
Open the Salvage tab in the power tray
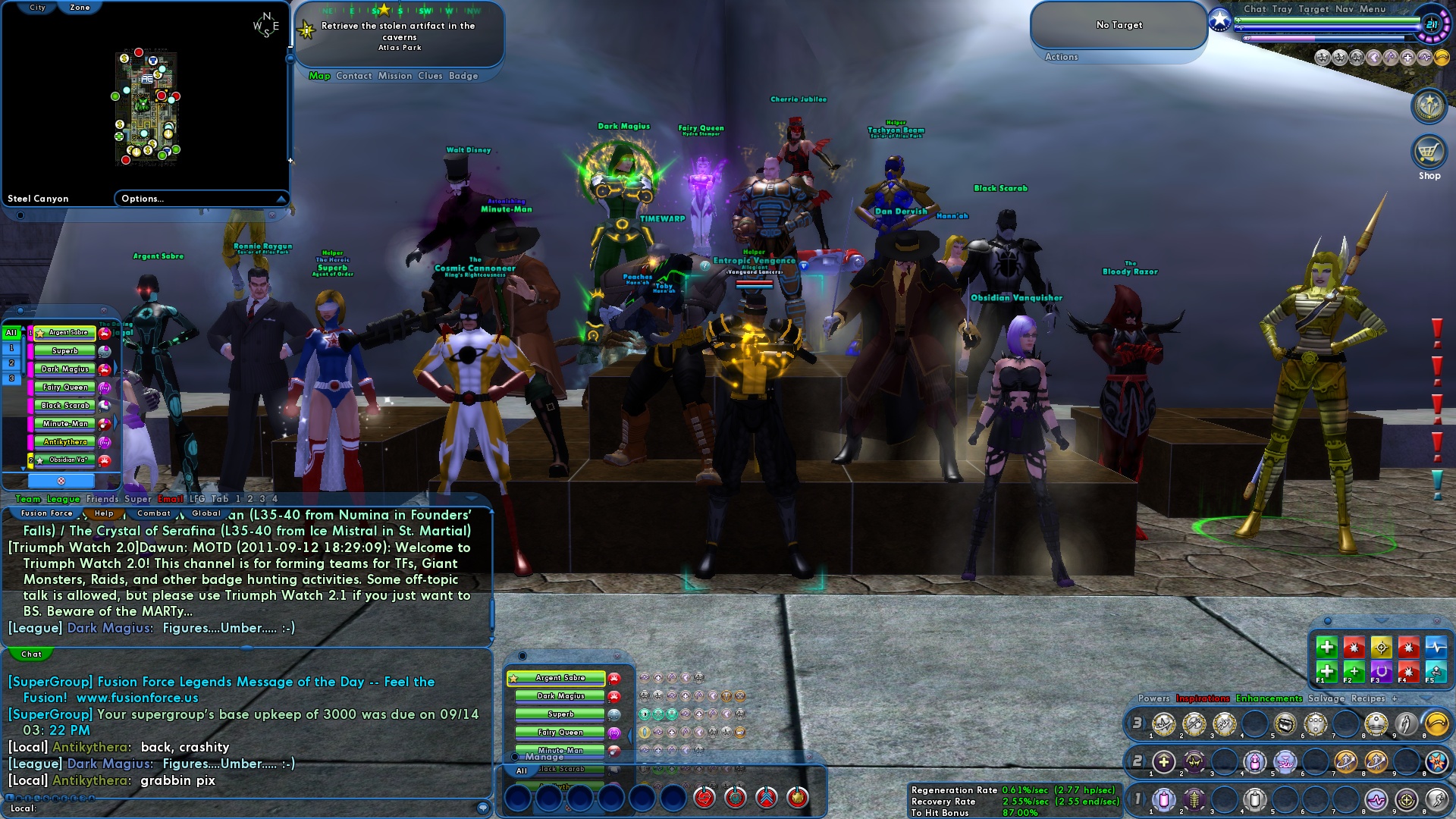click(x=1325, y=698)
